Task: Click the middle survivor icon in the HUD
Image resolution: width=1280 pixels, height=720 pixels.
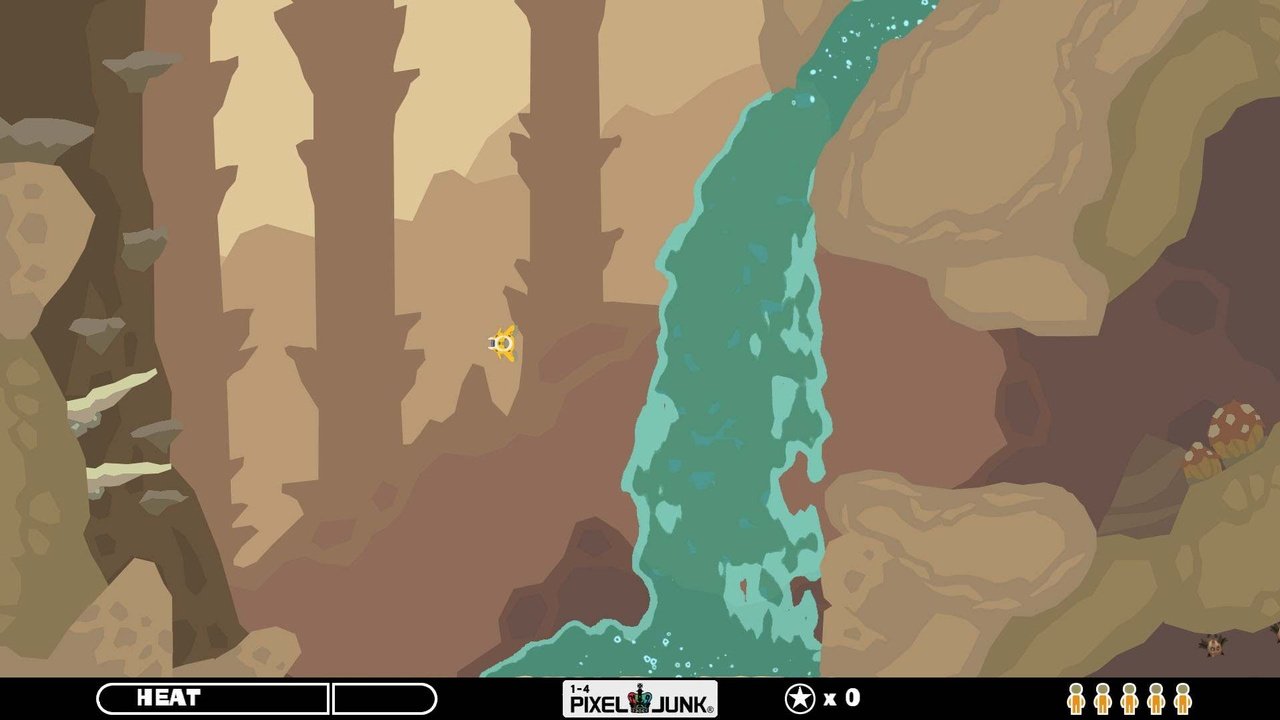Action: click(x=1128, y=700)
